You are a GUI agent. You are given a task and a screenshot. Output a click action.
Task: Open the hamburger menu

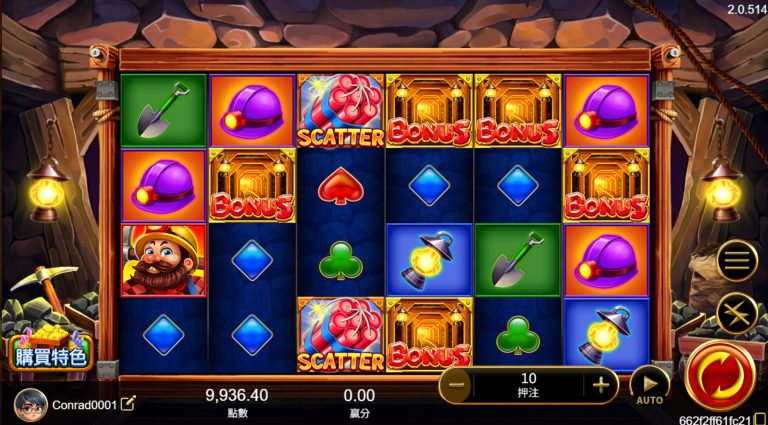736,263
